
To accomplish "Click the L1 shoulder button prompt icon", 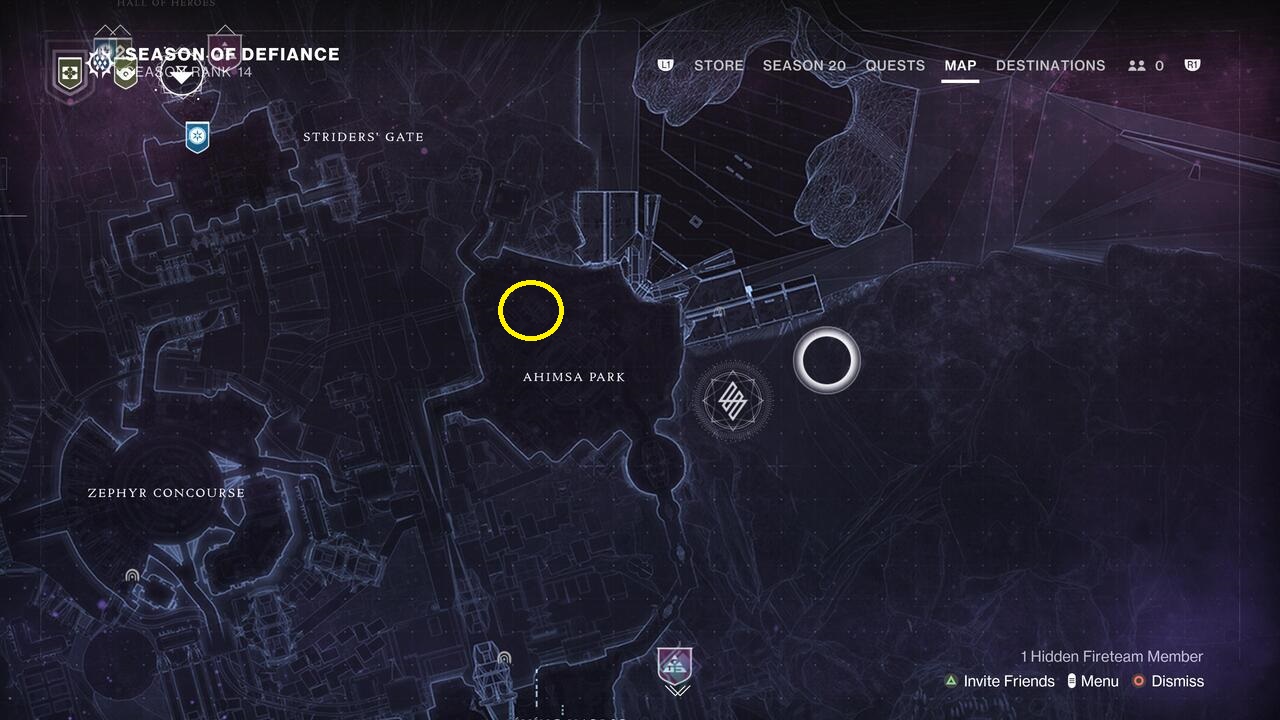I will [666, 65].
